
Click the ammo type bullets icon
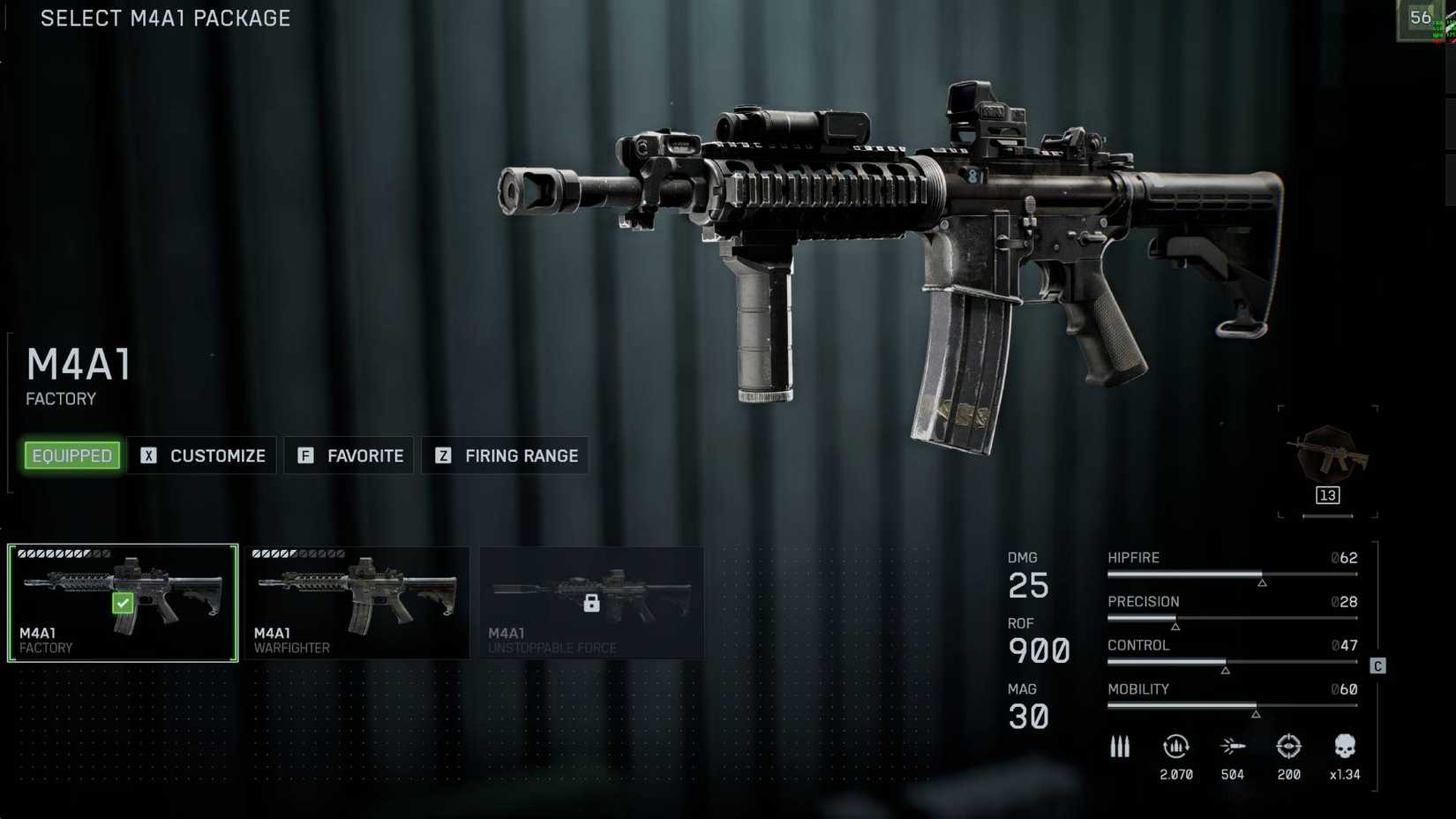(1120, 746)
